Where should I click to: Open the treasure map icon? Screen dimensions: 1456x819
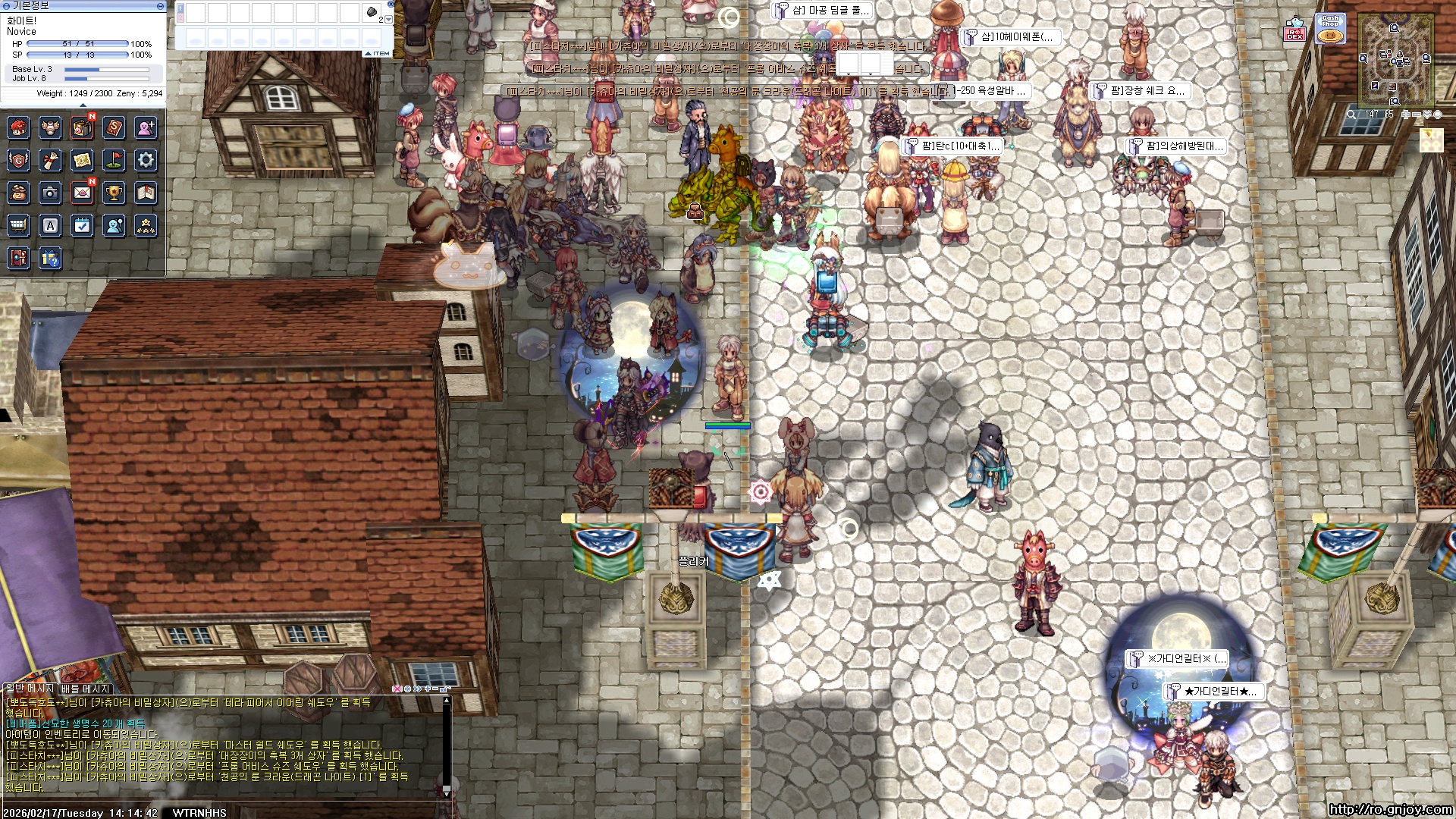[x=82, y=160]
